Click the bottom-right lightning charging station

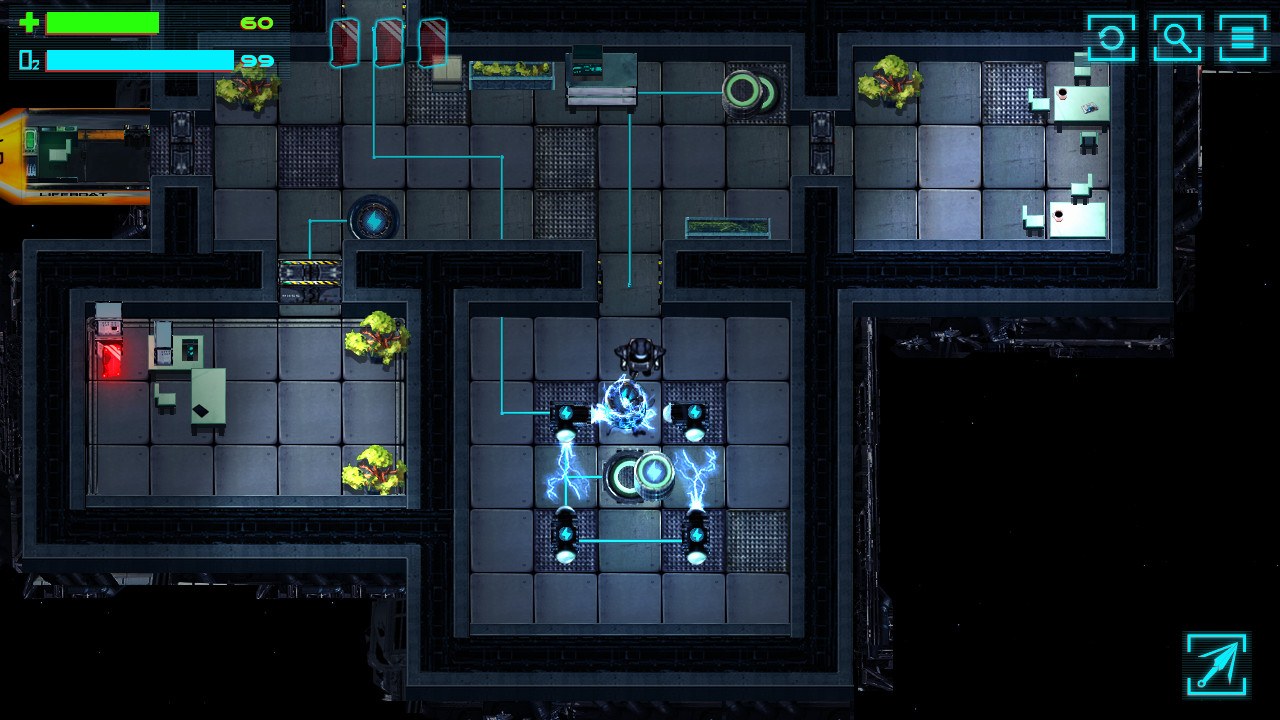click(695, 536)
